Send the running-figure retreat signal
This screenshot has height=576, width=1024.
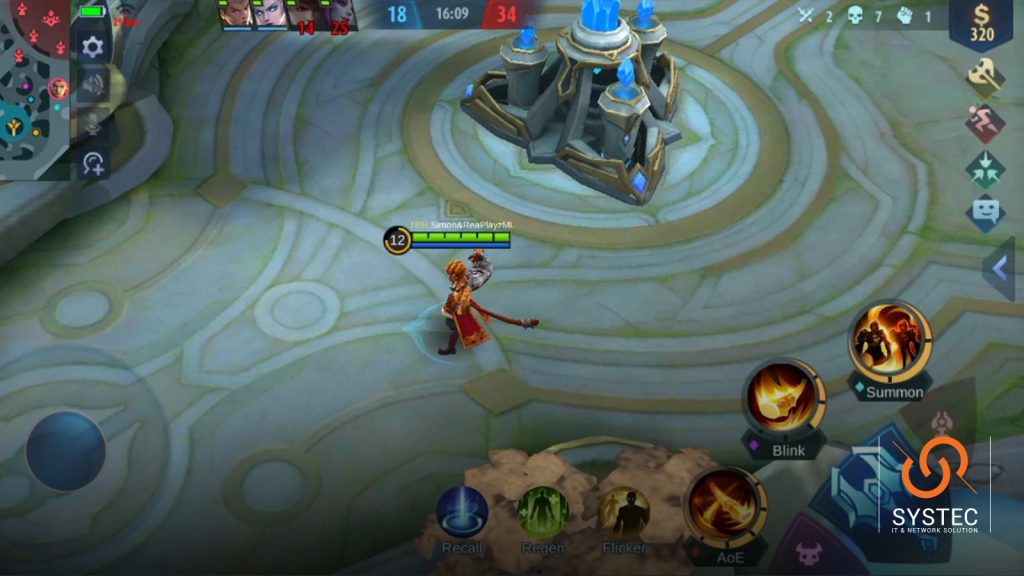984,123
